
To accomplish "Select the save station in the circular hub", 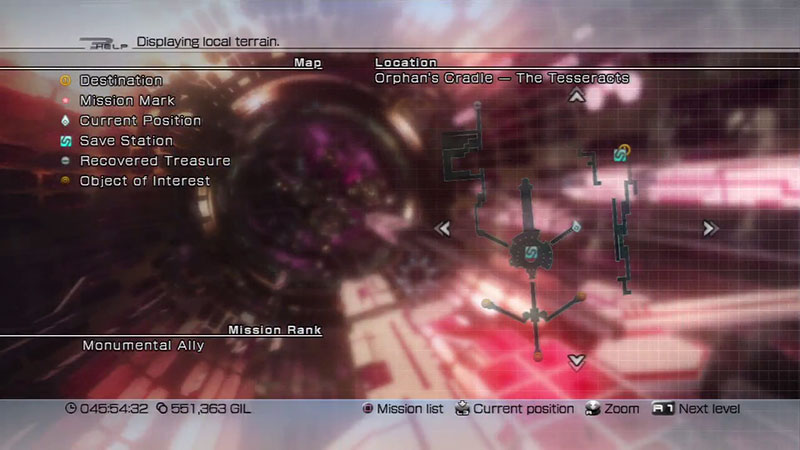I will tap(532, 251).
